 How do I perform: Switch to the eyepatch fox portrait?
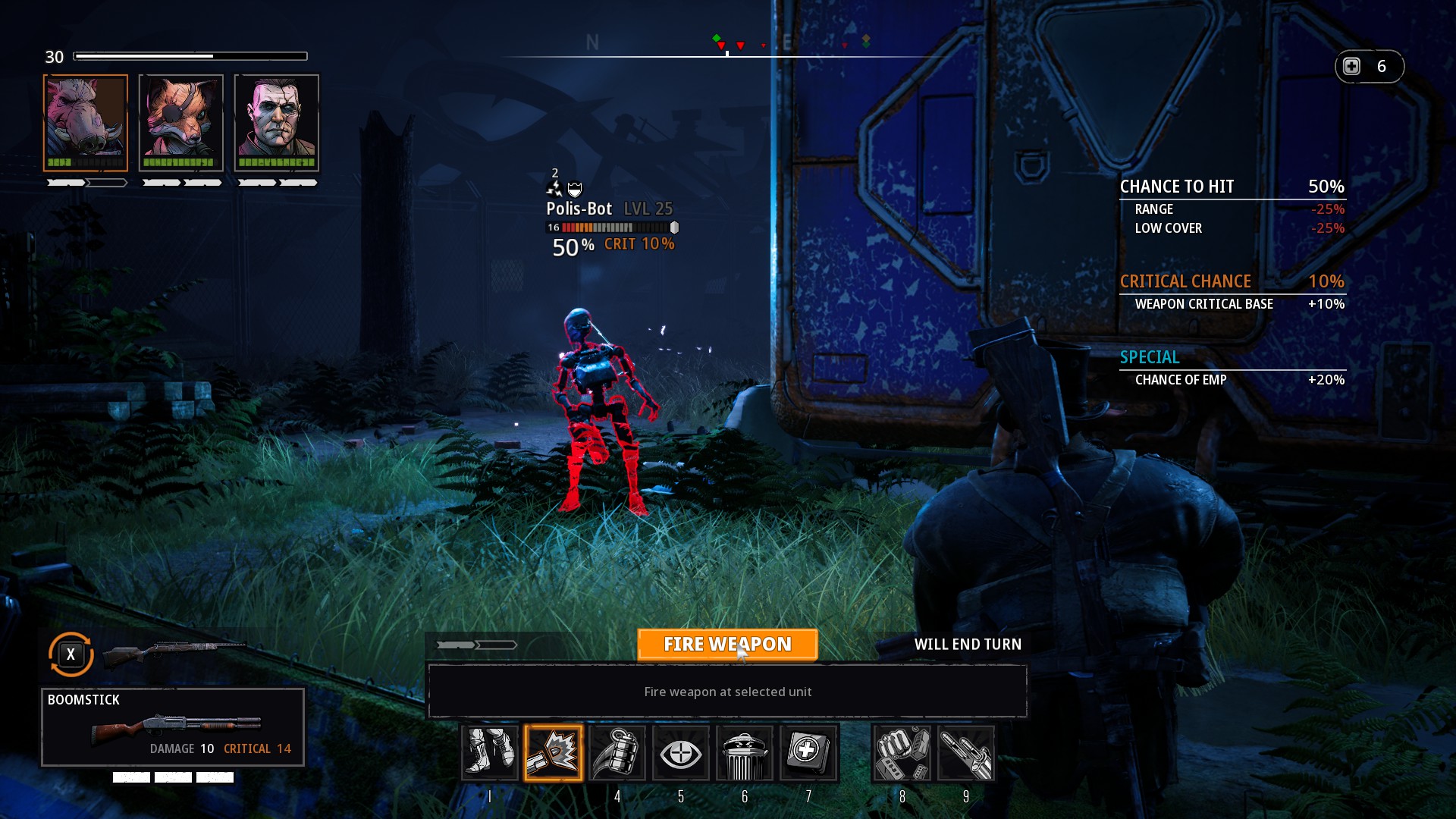click(x=181, y=122)
